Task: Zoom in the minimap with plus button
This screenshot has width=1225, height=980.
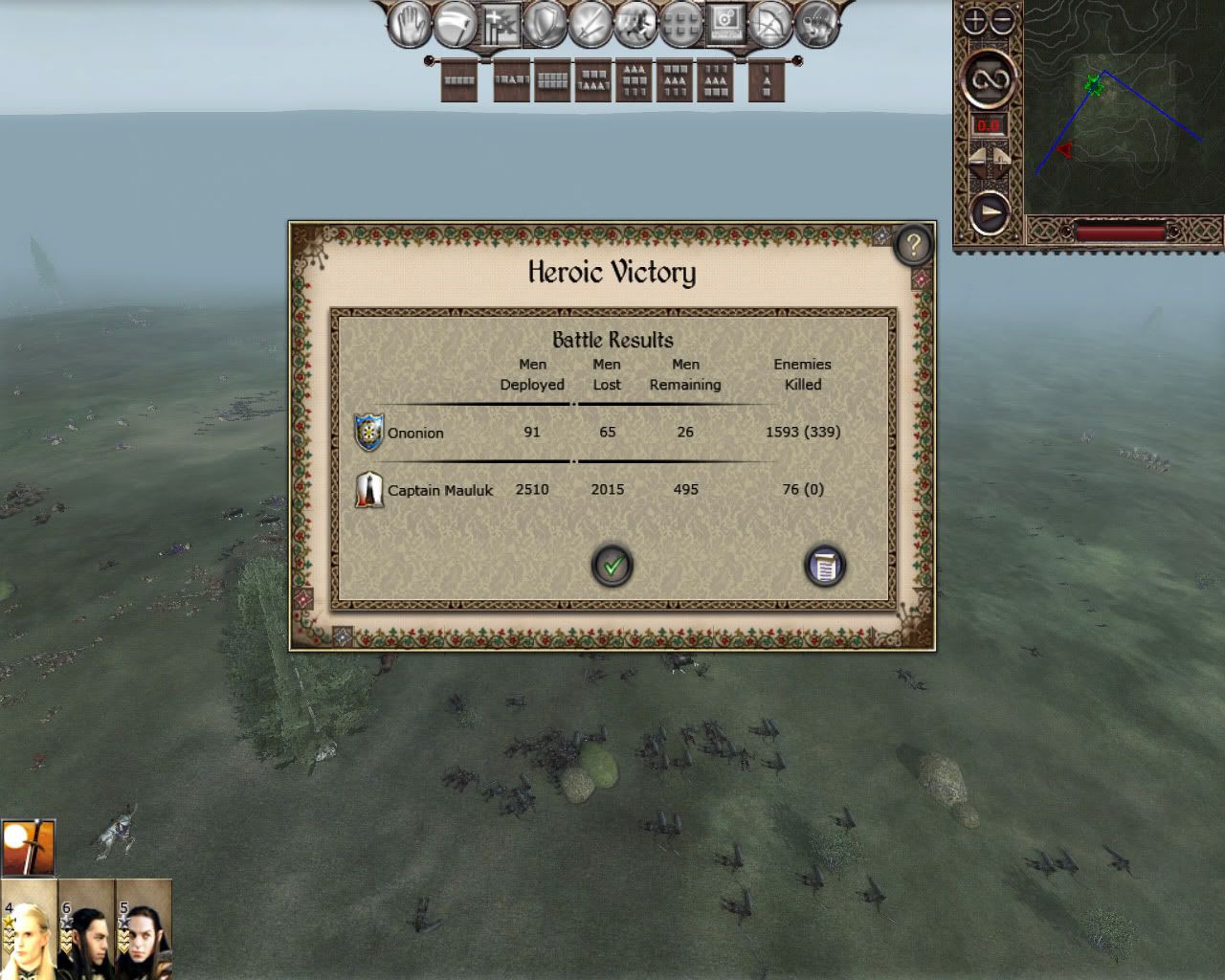Action: click(974, 21)
